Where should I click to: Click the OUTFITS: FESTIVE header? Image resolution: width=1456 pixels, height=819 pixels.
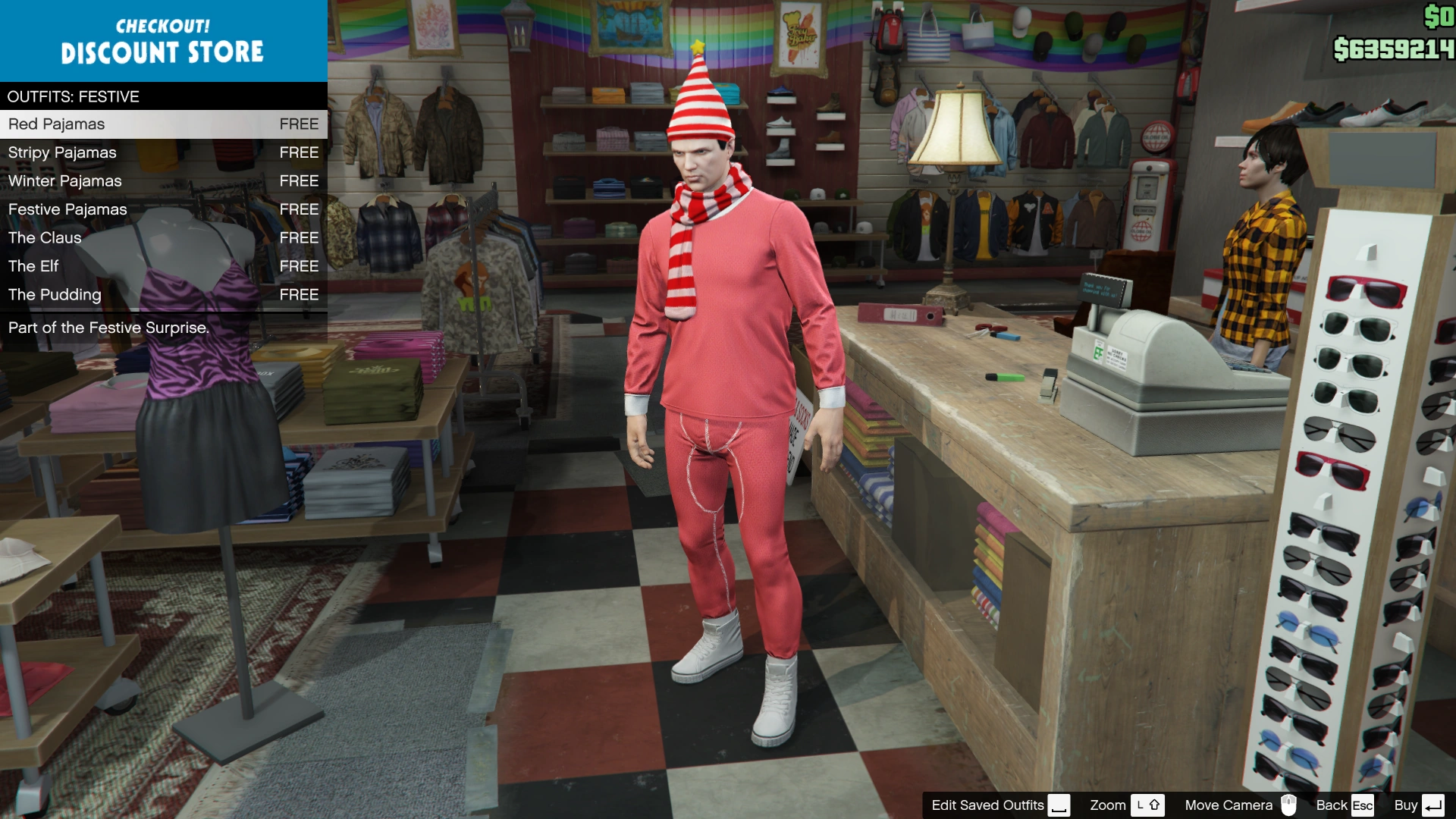tap(72, 96)
